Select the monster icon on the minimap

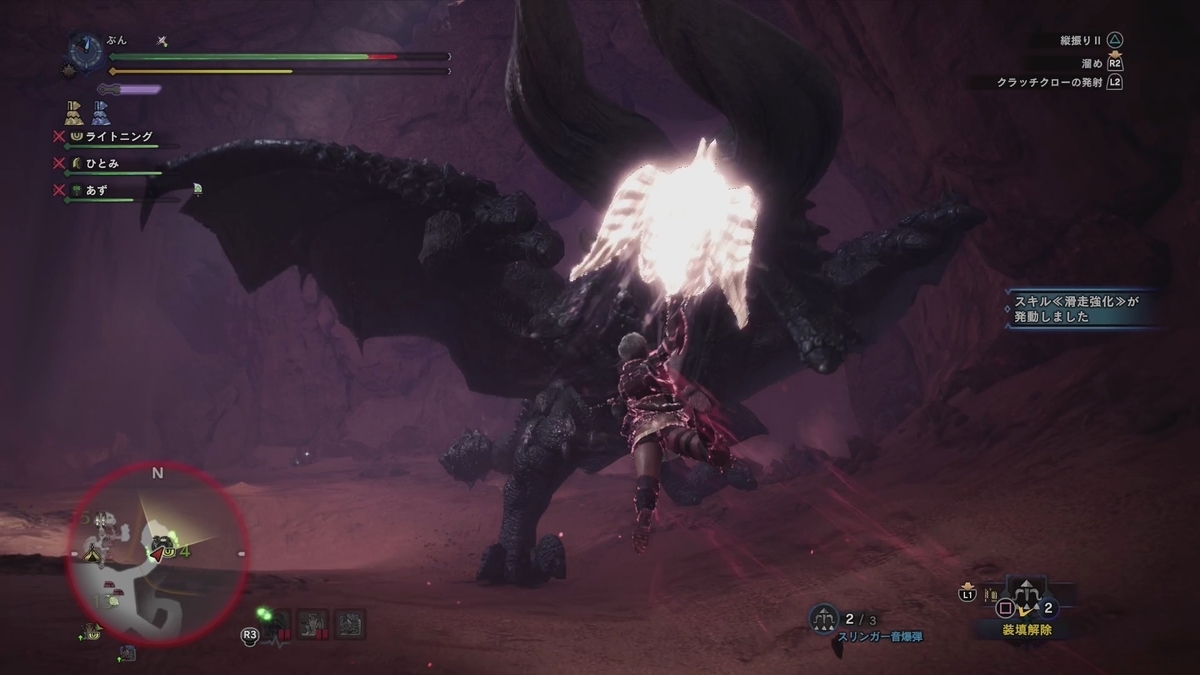(x=160, y=543)
